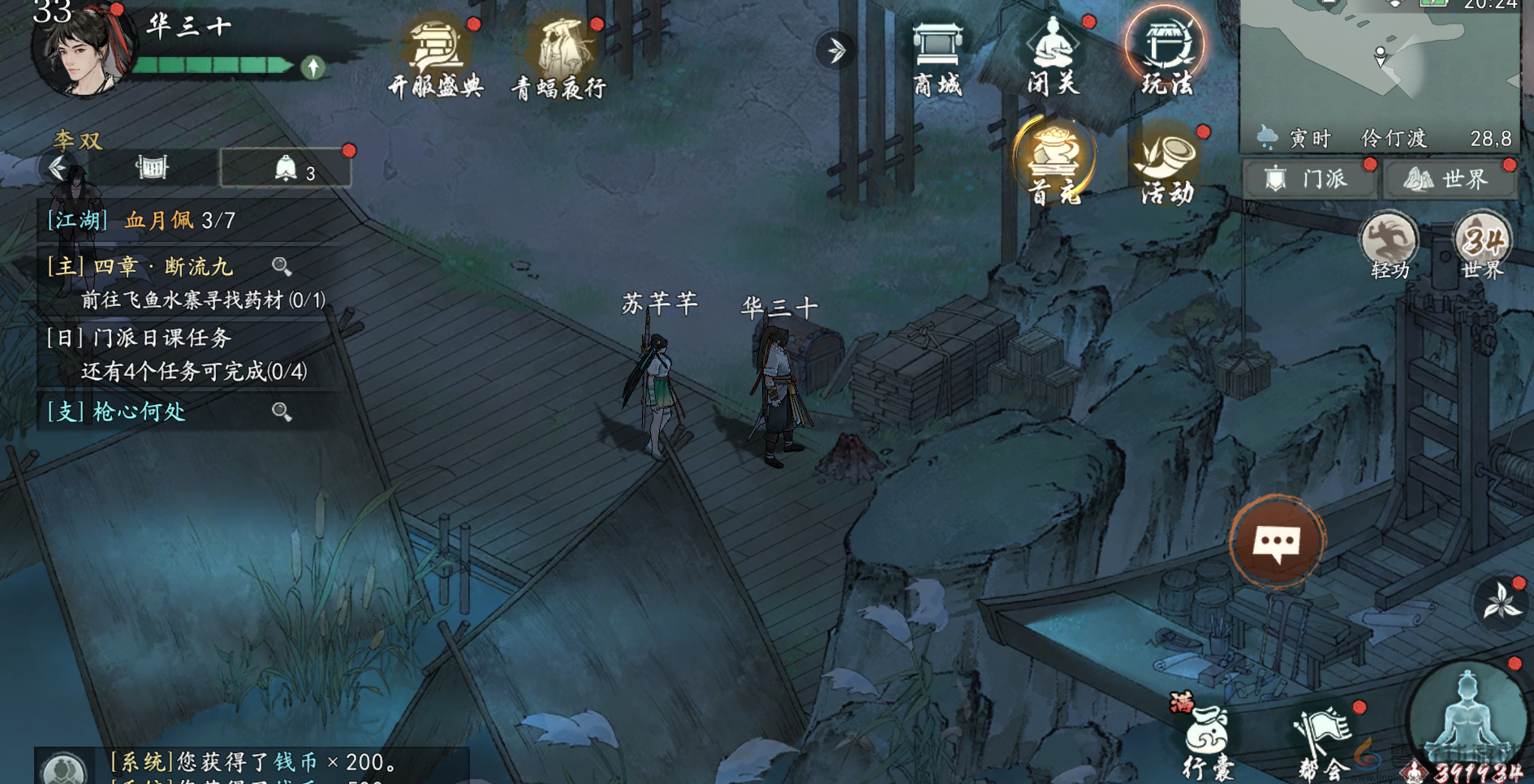
Task: Switch to the 门派 channel tab
Action: click(x=1309, y=179)
